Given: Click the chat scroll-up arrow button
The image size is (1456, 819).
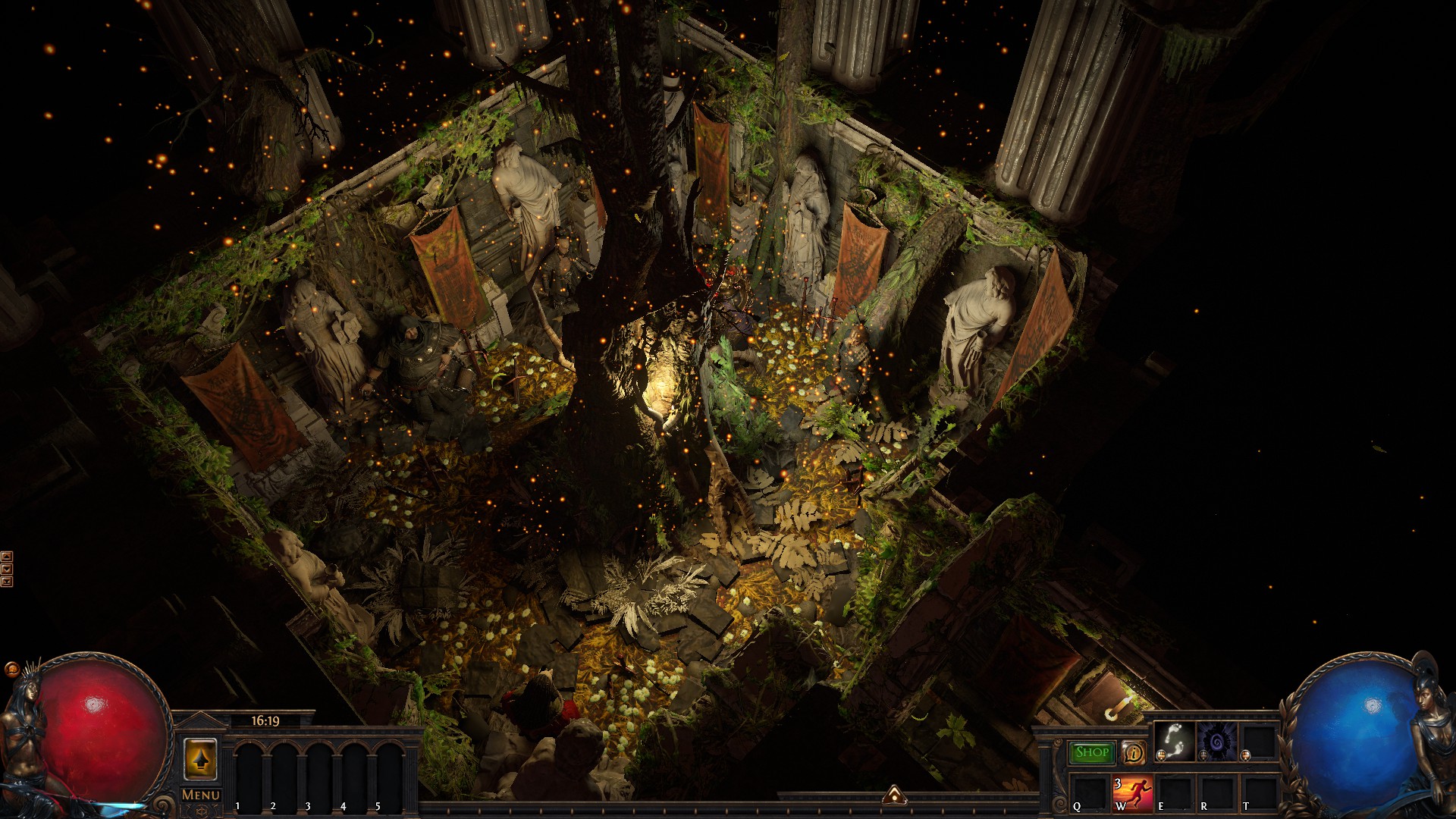Looking at the screenshot, I should pyautogui.click(x=7, y=556).
